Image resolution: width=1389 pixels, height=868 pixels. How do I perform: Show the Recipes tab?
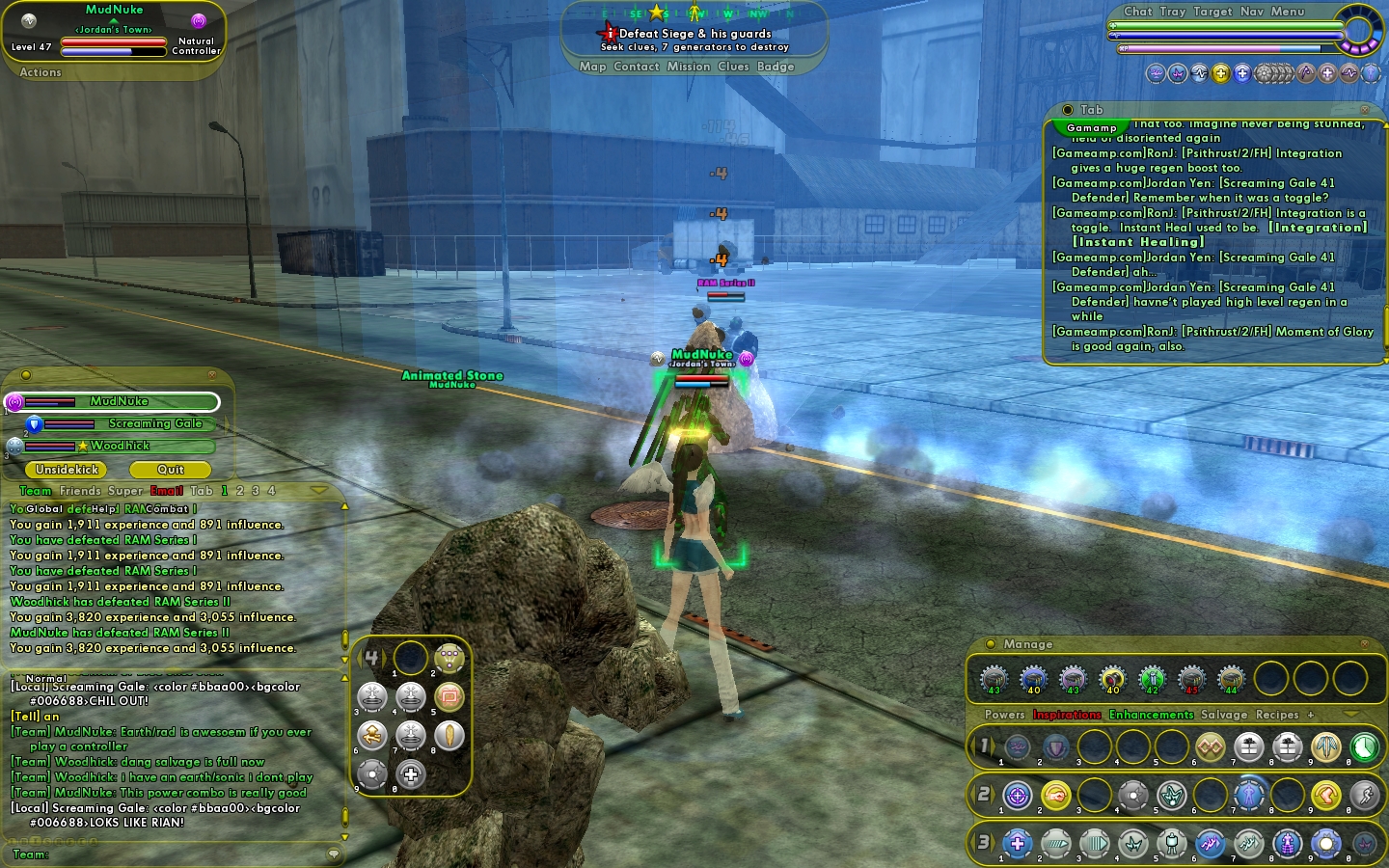coord(1276,715)
